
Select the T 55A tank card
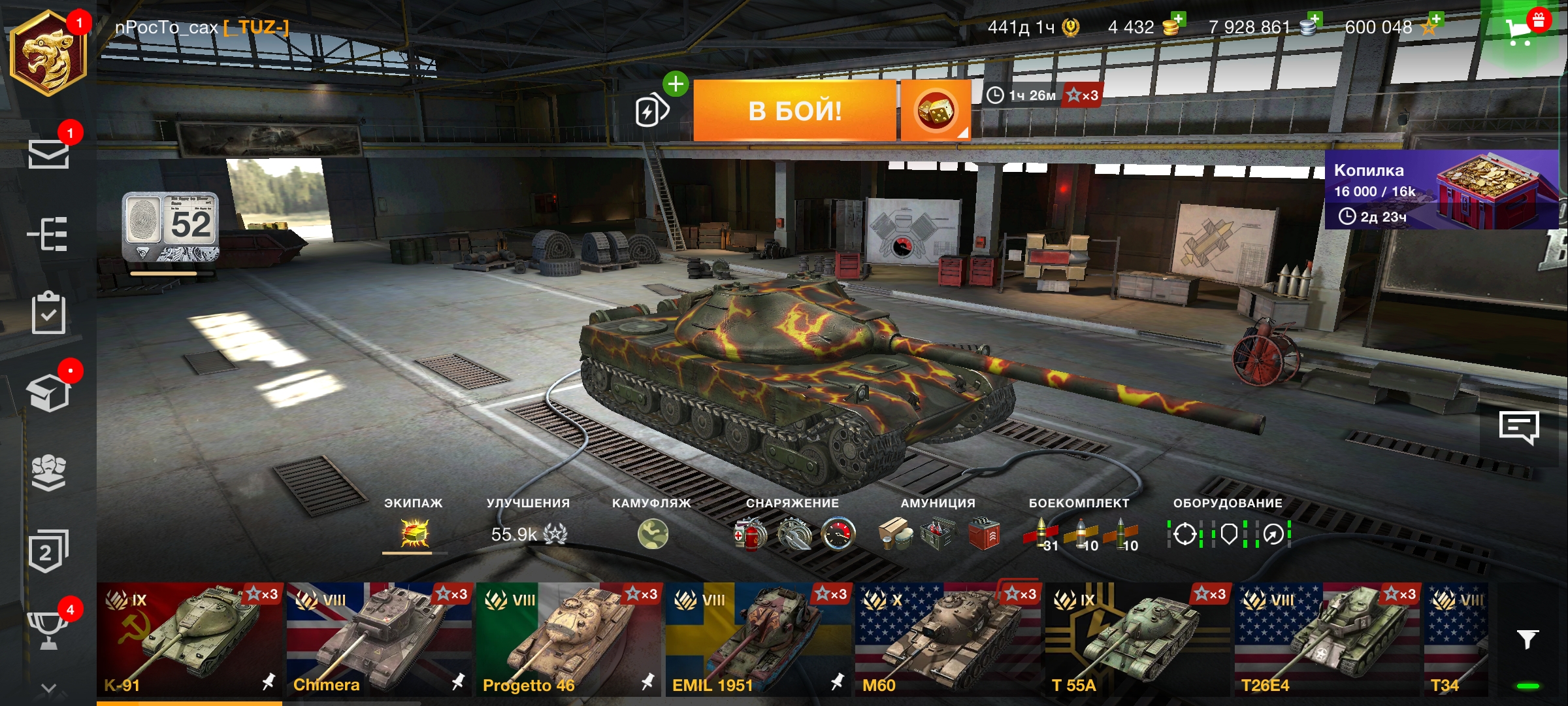[x=1137, y=639]
